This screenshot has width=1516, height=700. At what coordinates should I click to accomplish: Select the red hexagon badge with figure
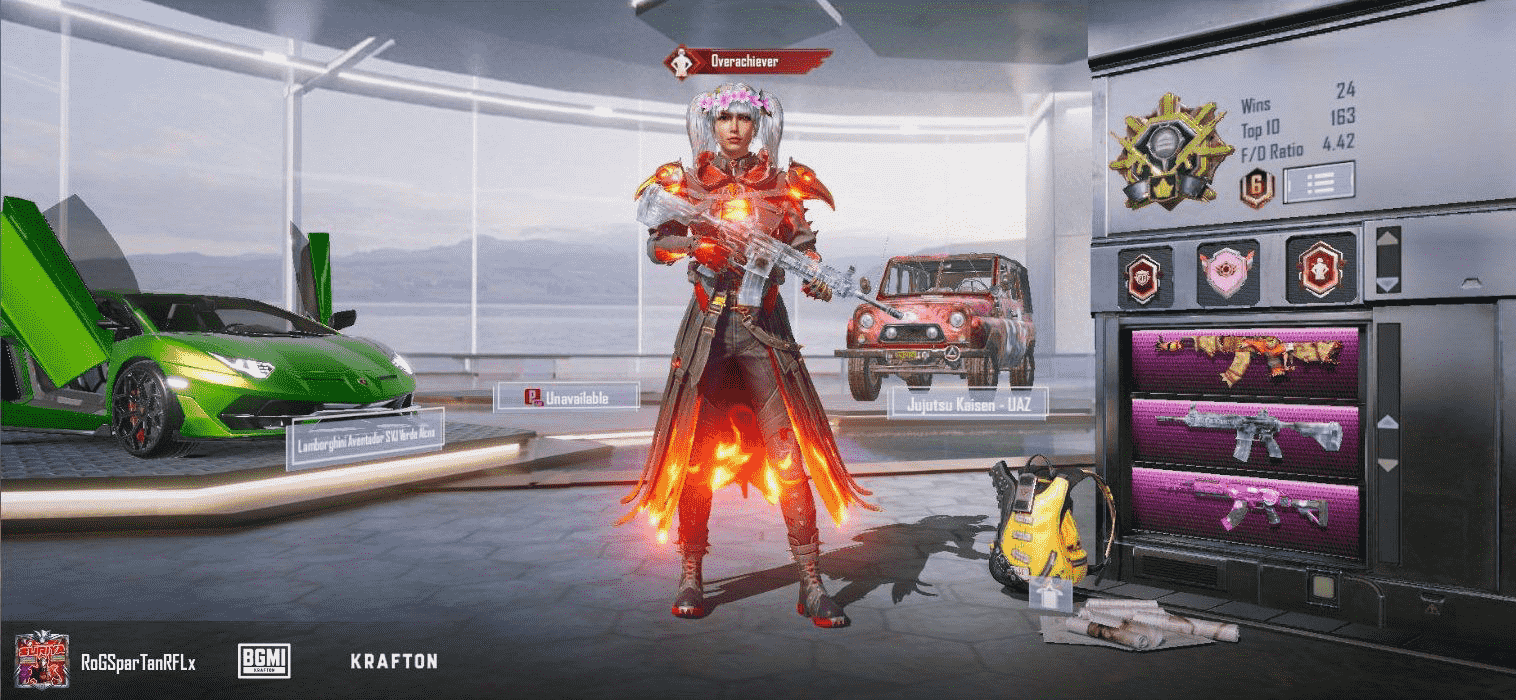(1319, 270)
